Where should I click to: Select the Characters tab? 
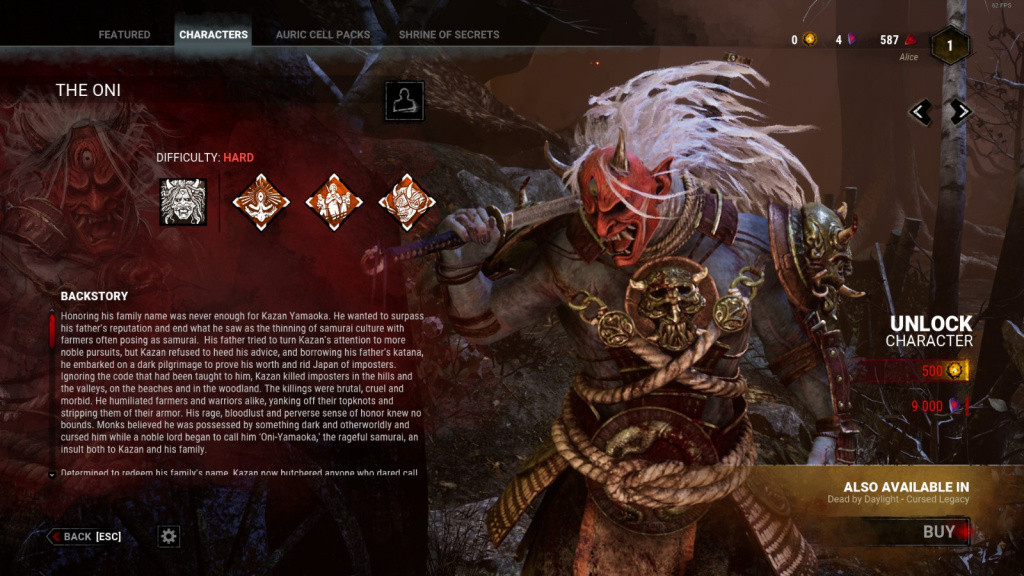(213, 35)
